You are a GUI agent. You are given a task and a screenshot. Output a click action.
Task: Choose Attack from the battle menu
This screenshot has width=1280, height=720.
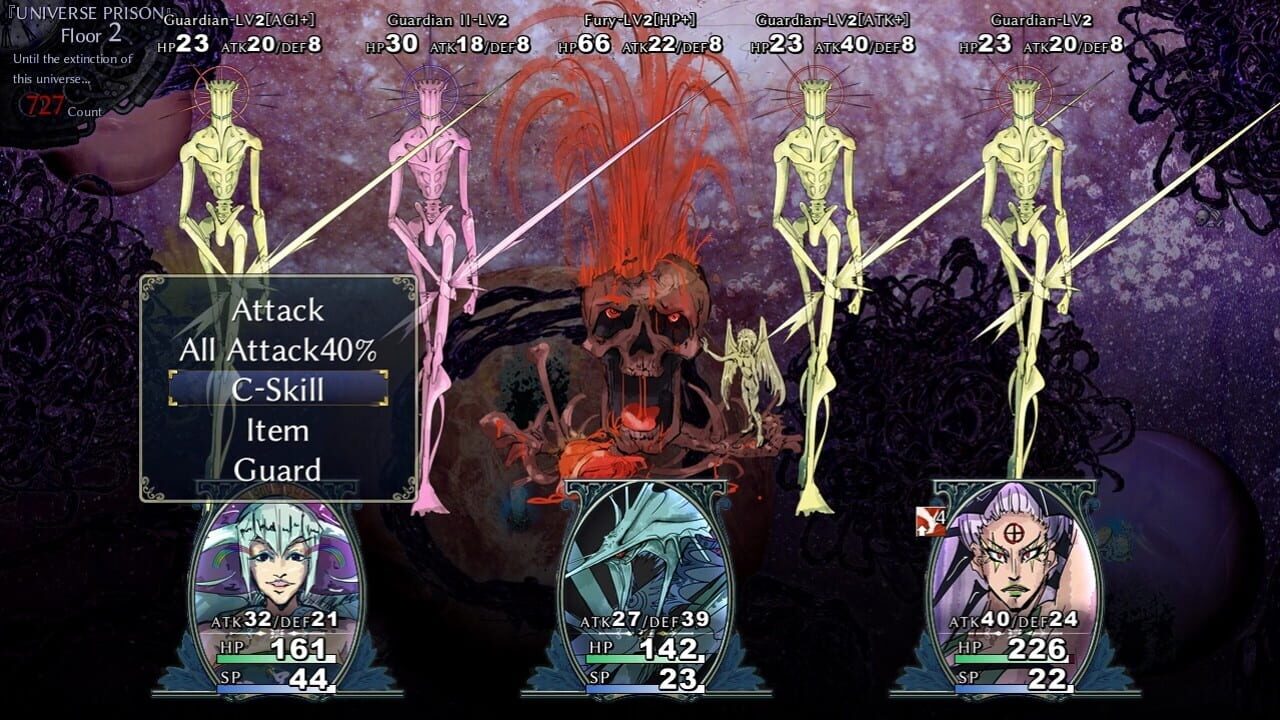(278, 310)
